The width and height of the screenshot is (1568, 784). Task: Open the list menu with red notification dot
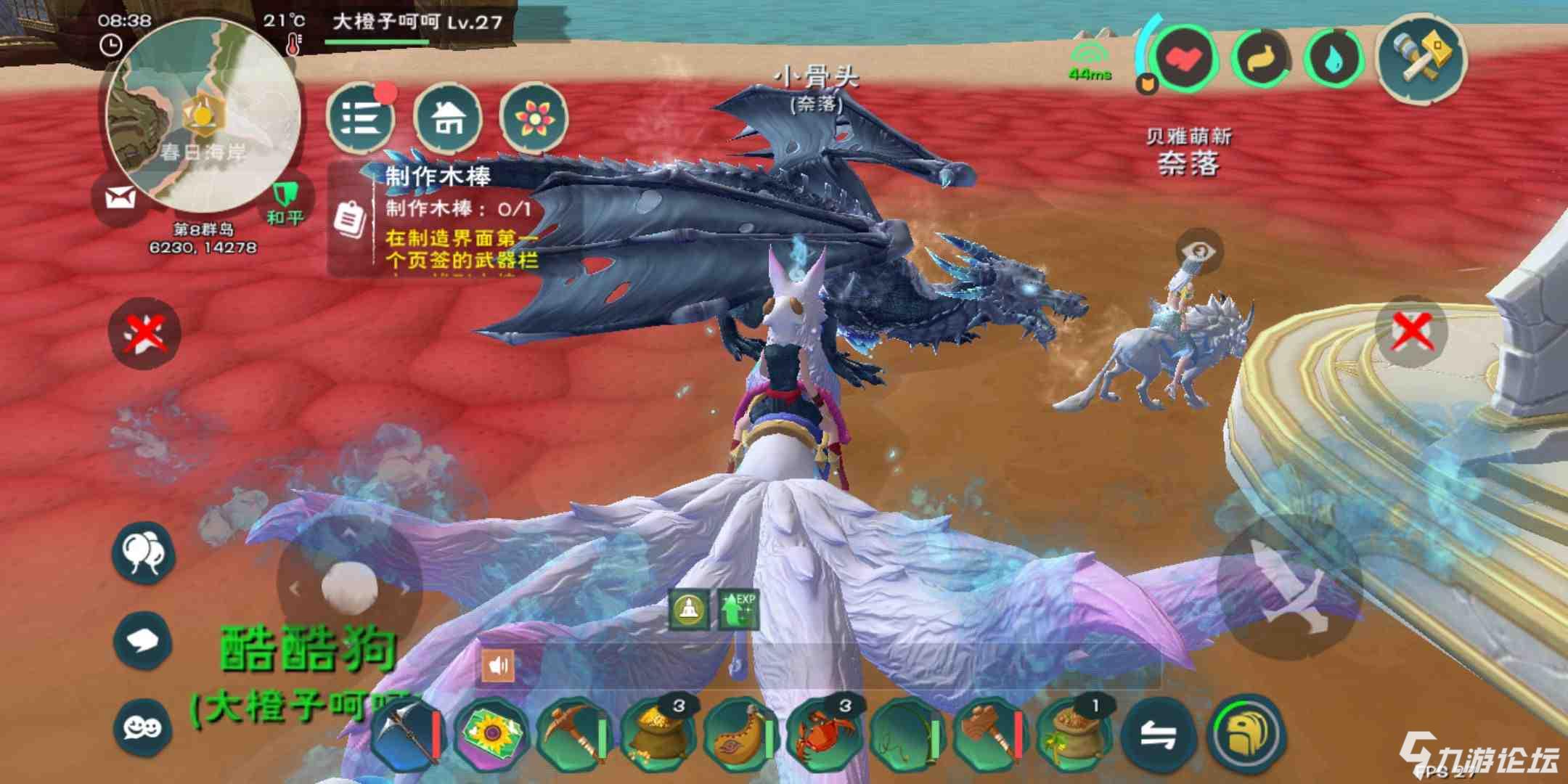point(361,118)
